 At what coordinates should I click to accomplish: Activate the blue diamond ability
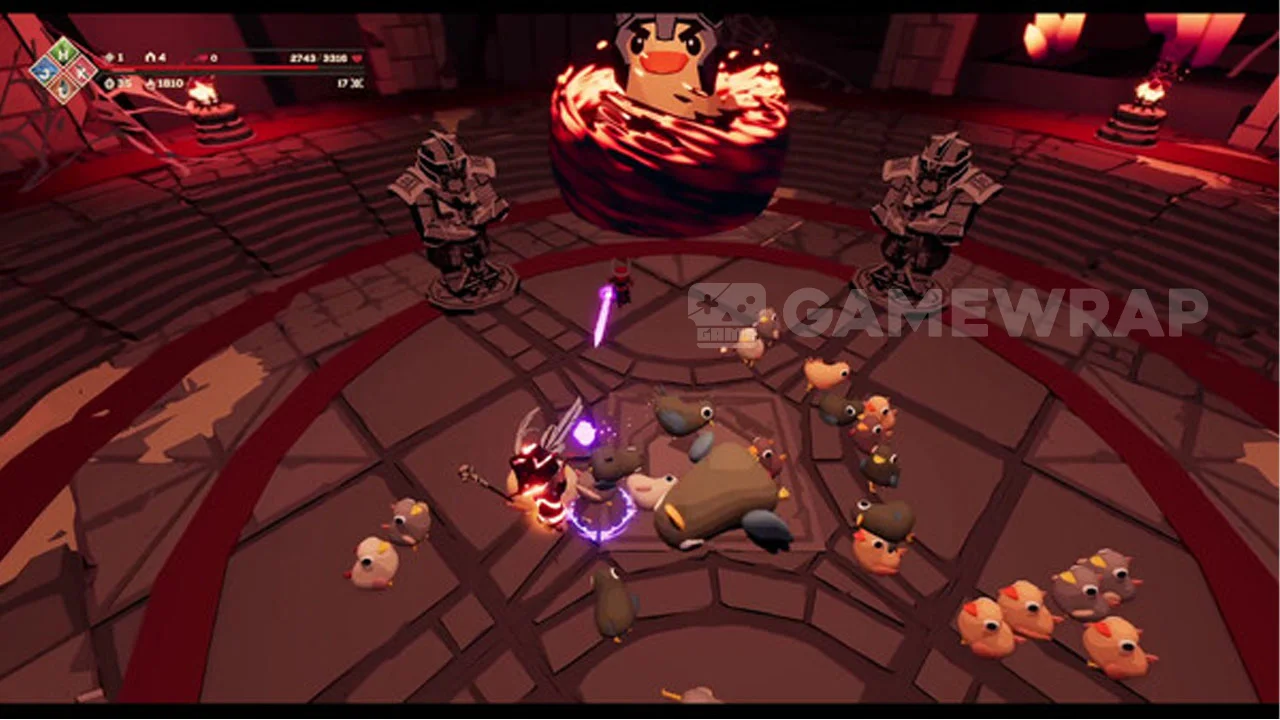(x=44, y=69)
